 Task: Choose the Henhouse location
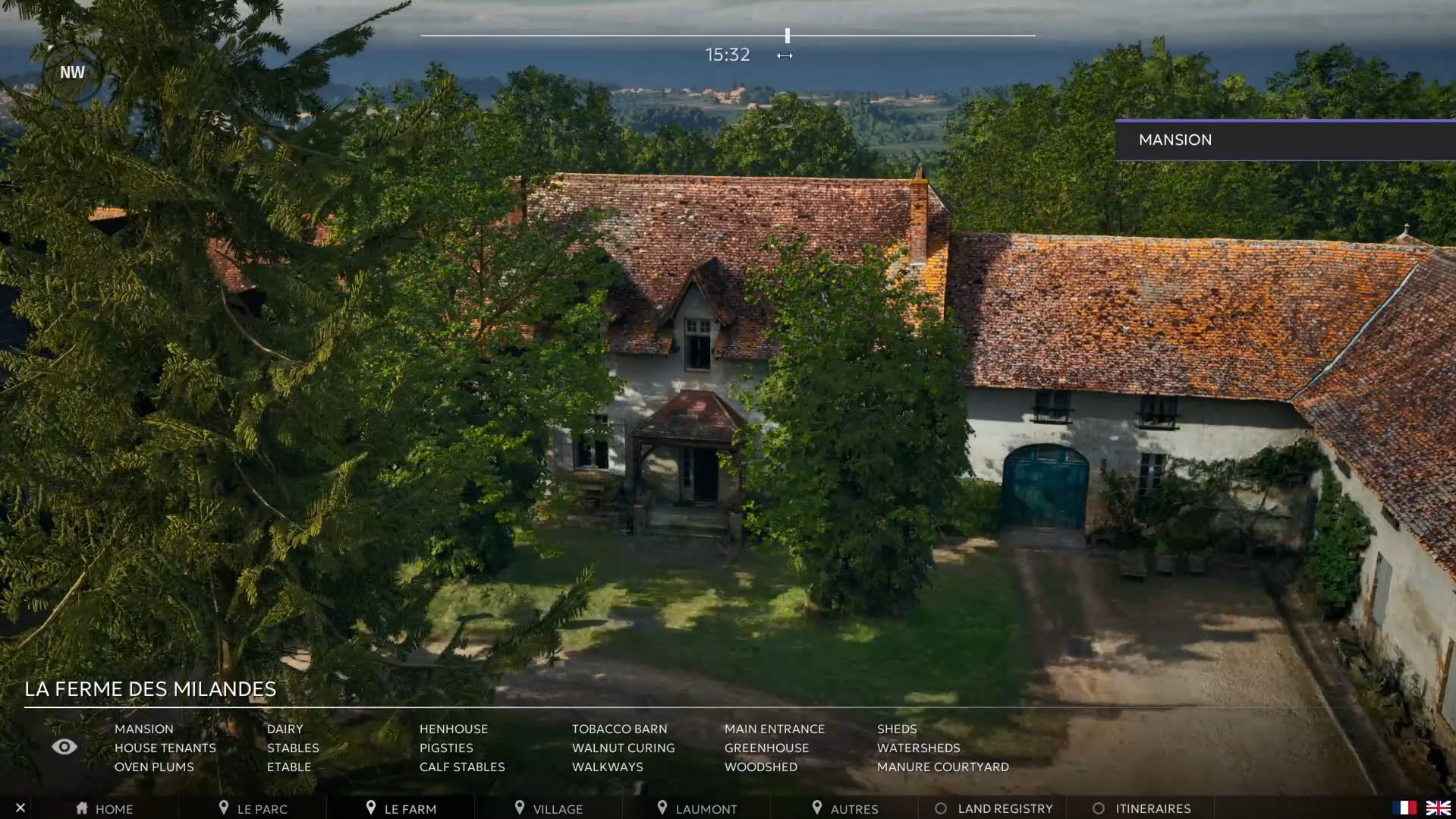453,729
